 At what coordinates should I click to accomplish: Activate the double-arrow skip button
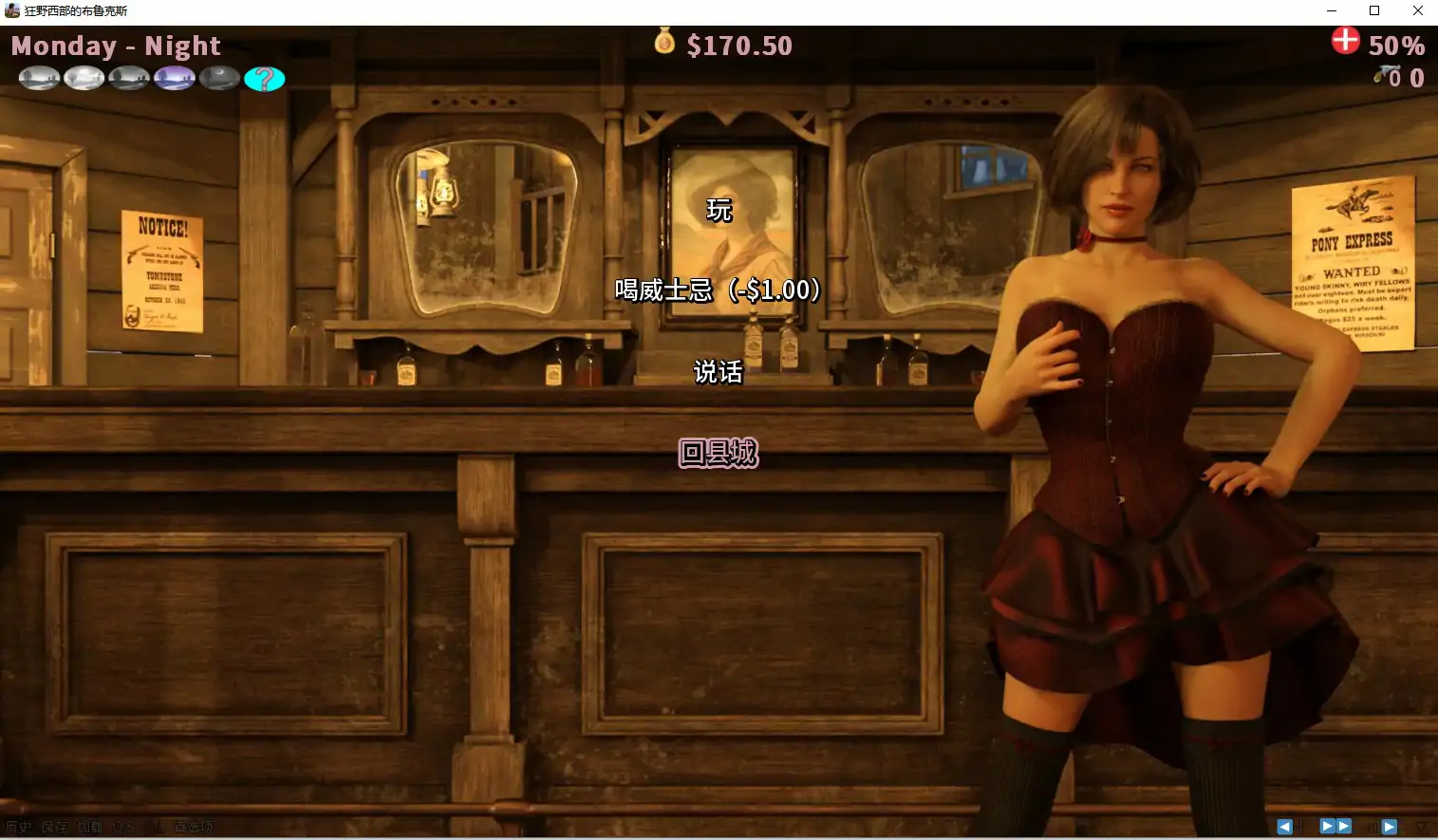coord(1335,827)
